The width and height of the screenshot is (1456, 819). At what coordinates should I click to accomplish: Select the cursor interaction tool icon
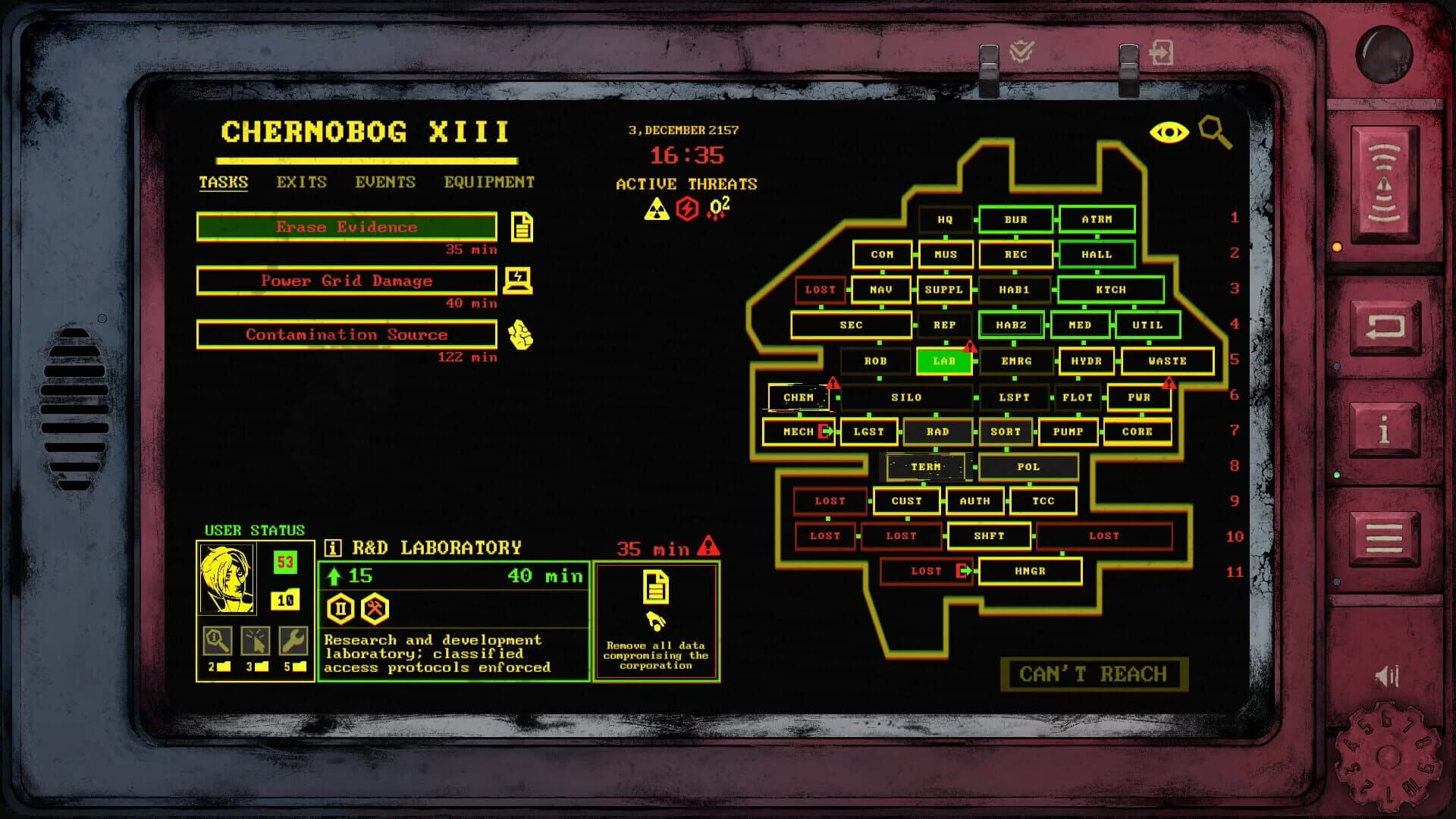(x=256, y=641)
